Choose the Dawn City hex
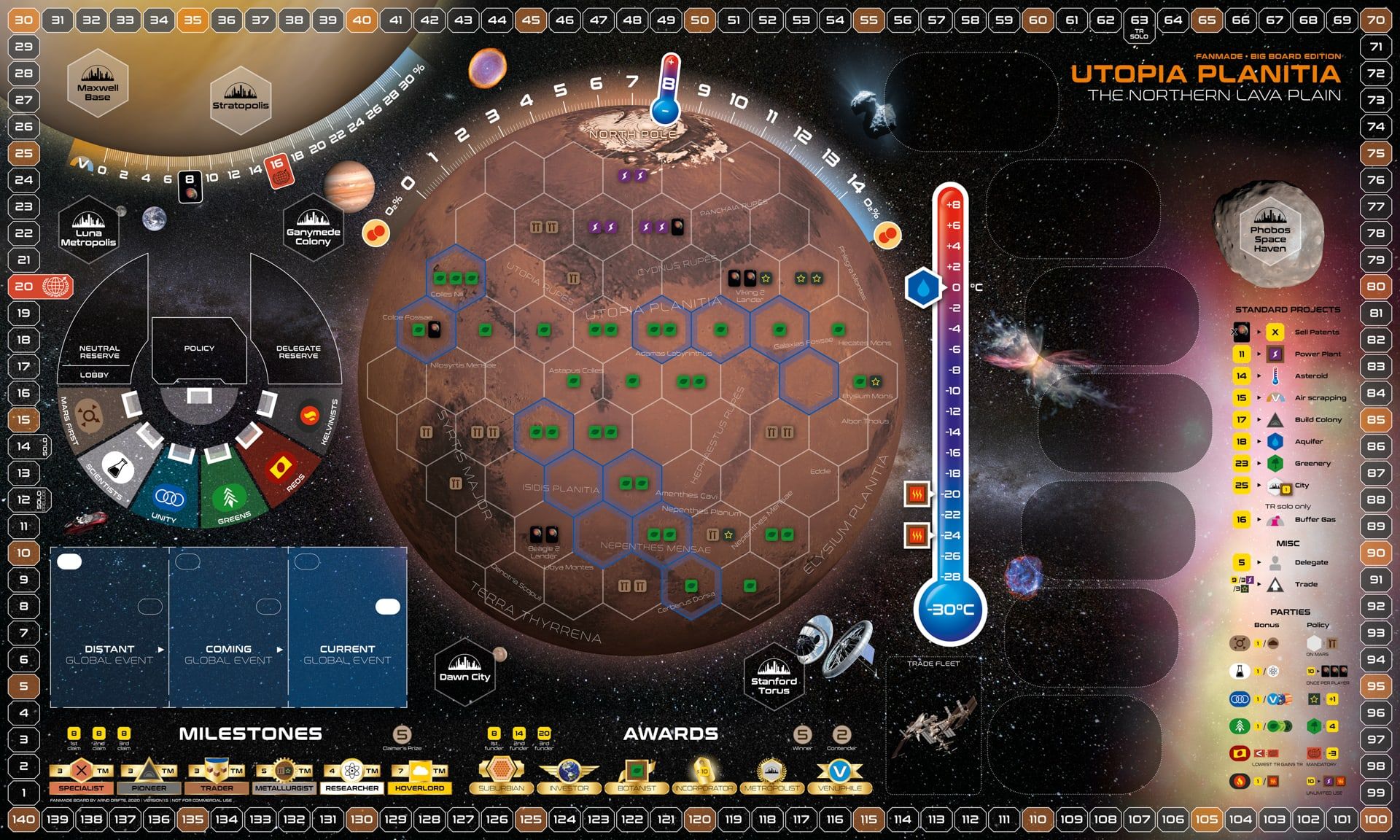The width and height of the screenshot is (1400, 840). pos(464,671)
